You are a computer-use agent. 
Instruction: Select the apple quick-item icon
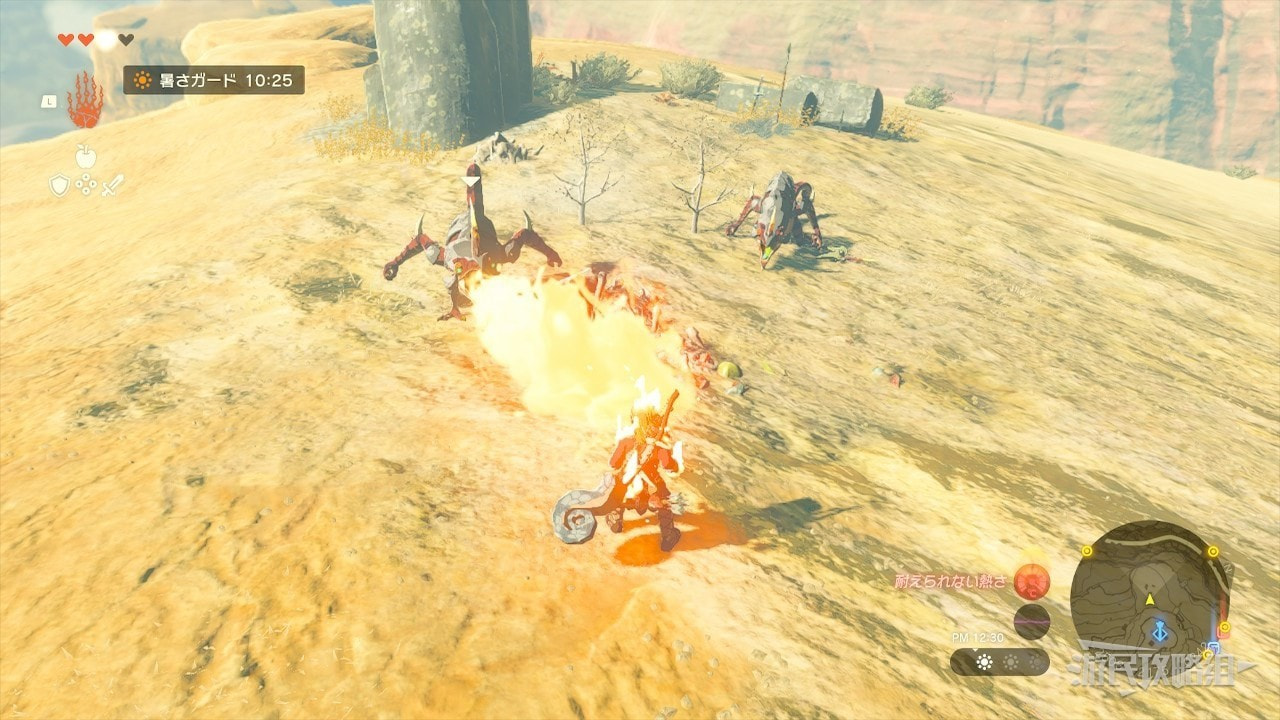point(85,156)
